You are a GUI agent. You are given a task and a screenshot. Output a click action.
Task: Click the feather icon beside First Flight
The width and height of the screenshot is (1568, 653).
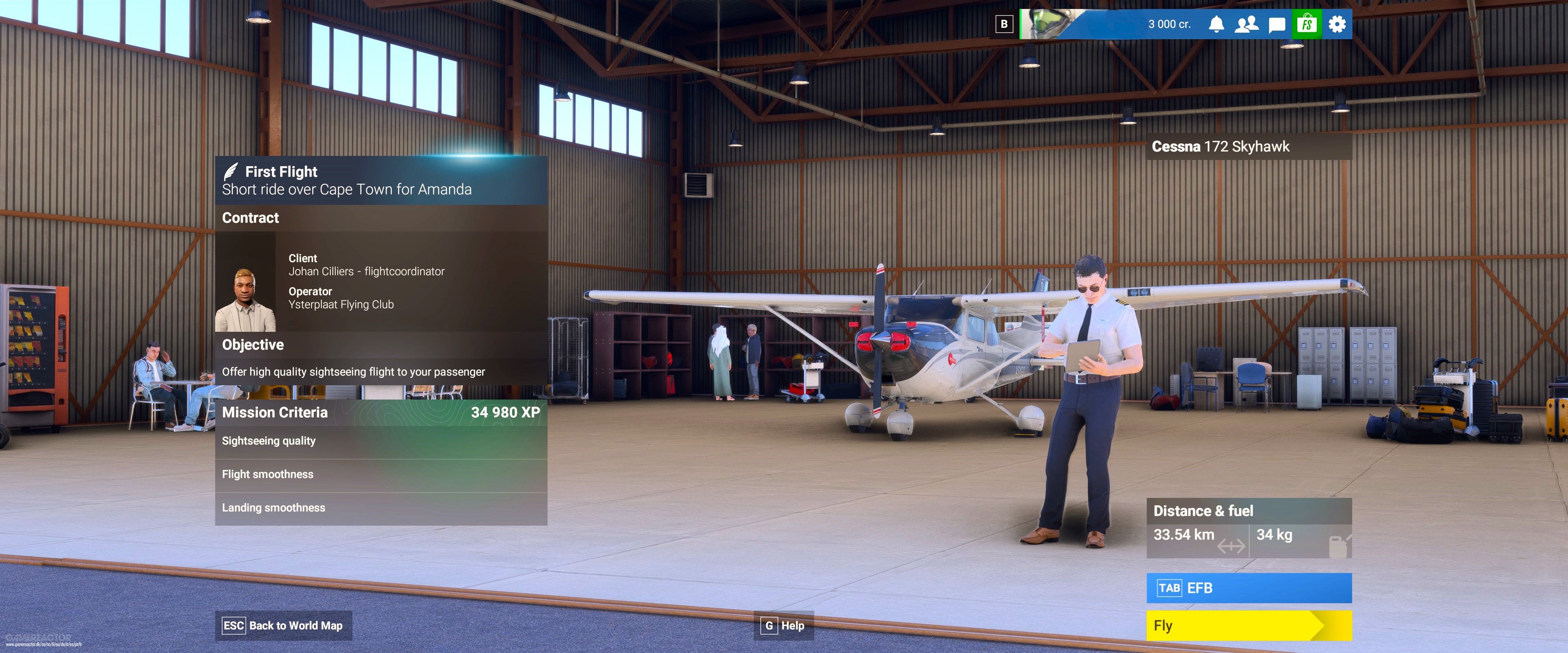point(231,171)
